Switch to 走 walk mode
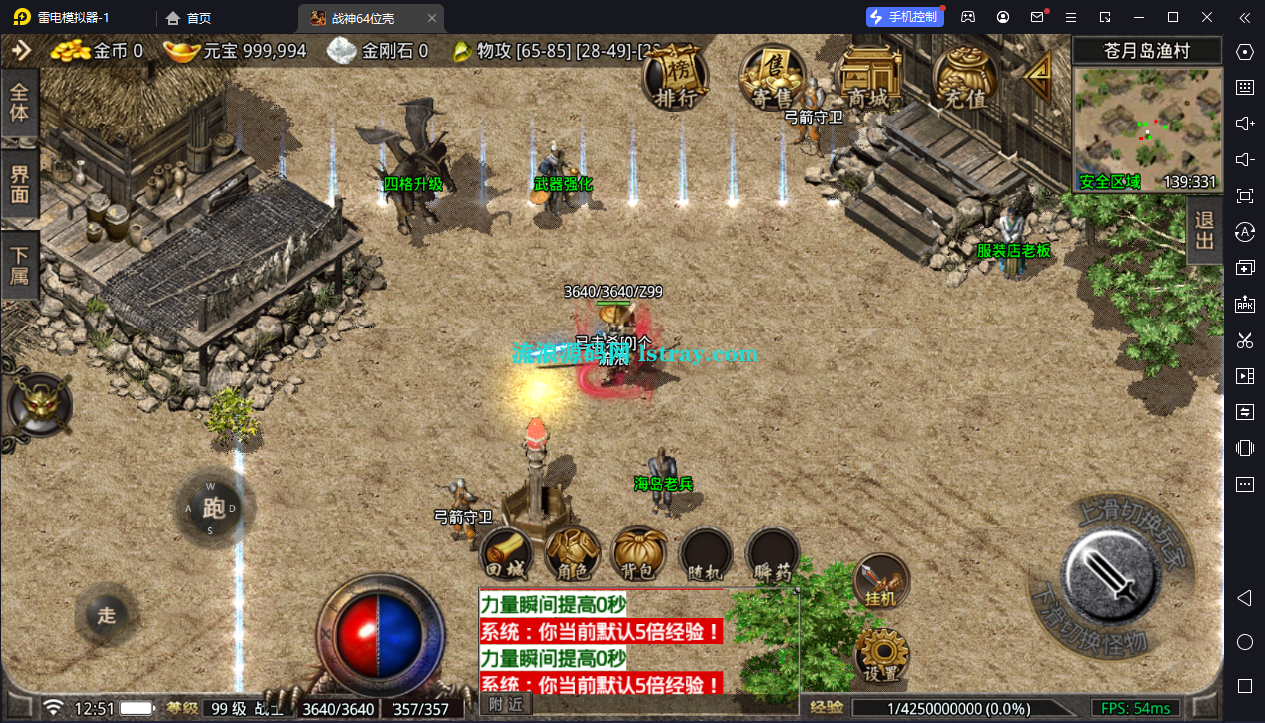Screen dimensions: 1265x723 (107, 614)
